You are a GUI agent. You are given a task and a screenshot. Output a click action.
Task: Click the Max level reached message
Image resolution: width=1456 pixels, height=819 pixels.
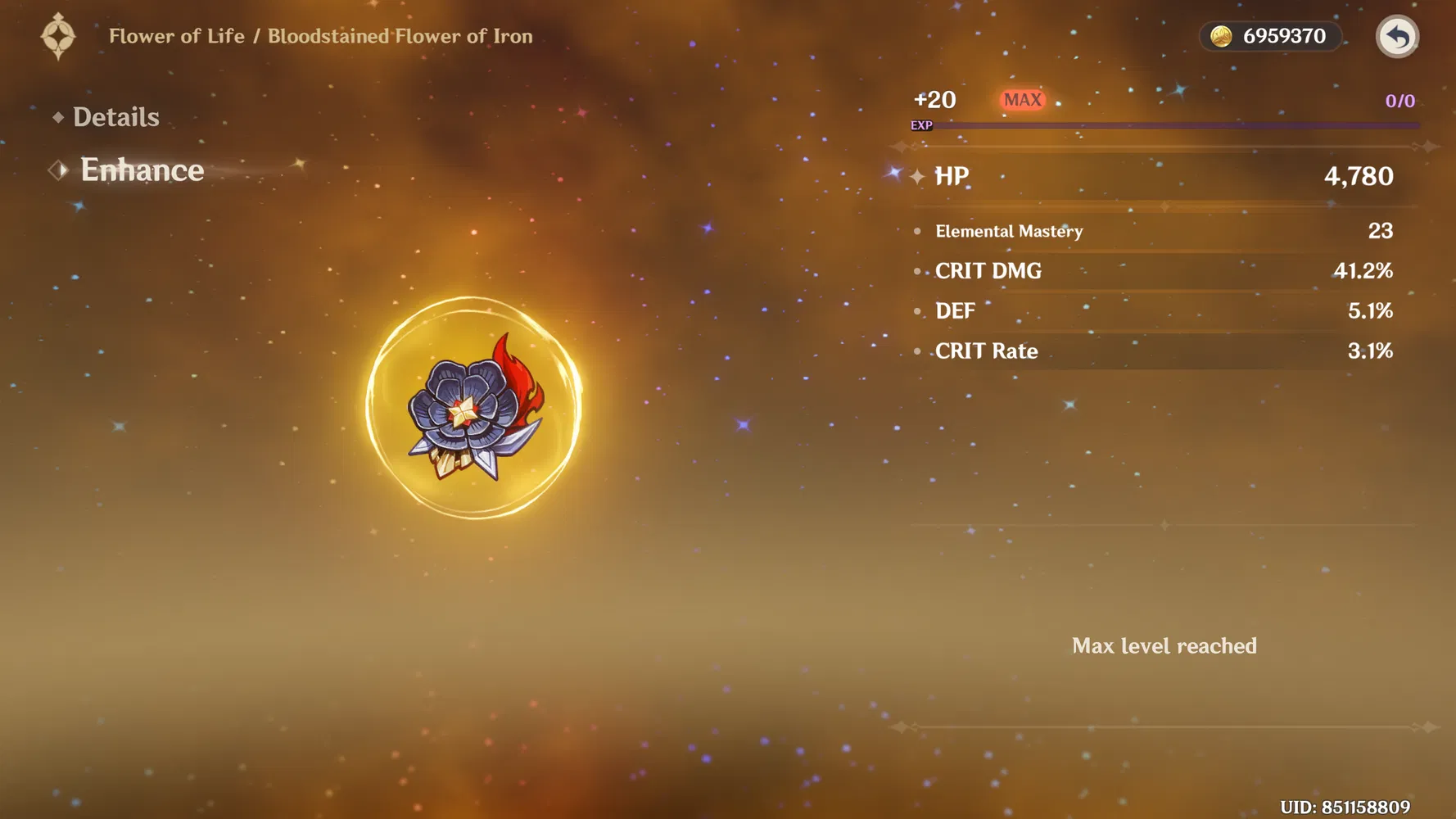(x=1164, y=646)
